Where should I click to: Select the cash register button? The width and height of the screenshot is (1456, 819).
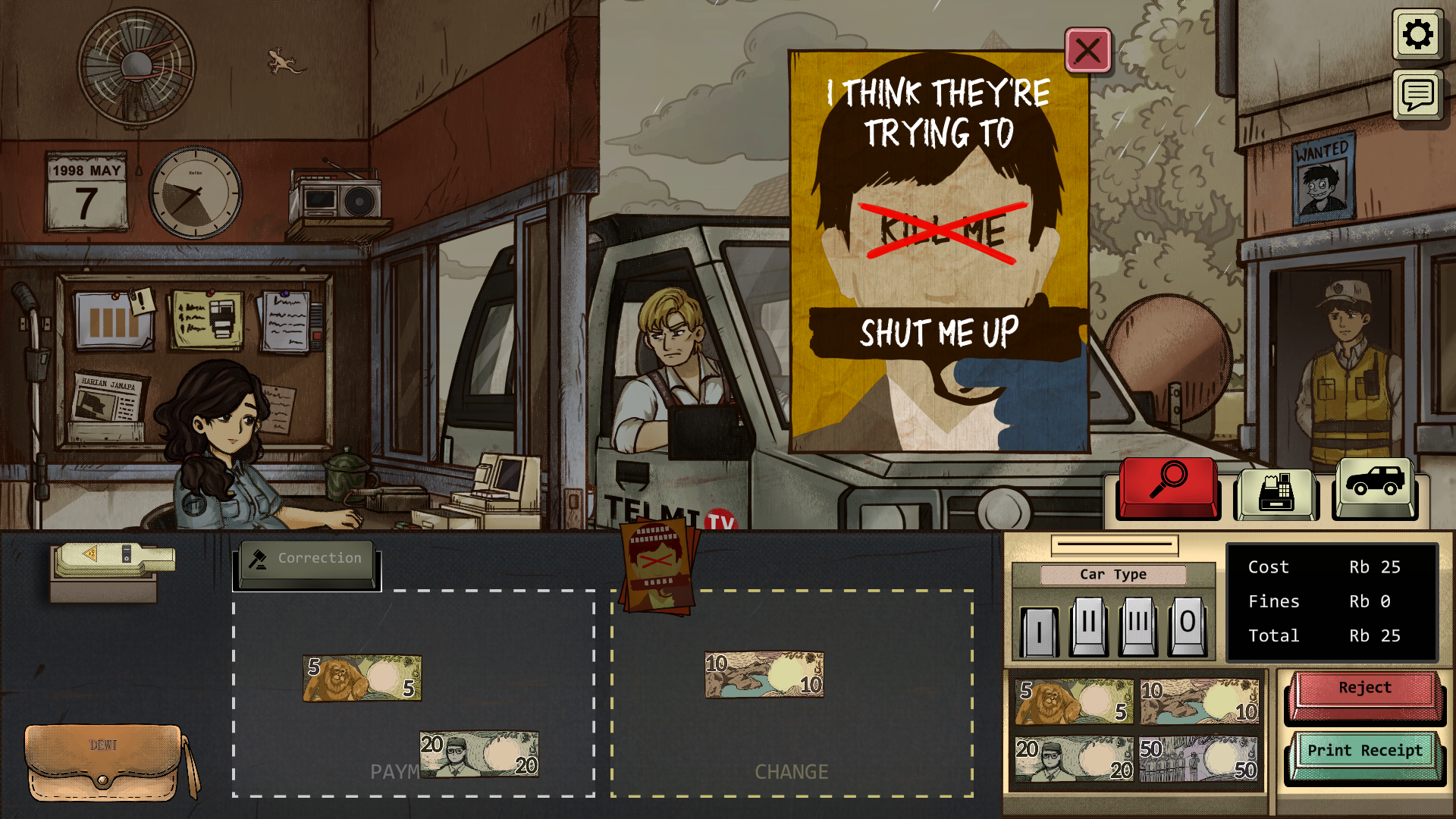(x=1276, y=491)
